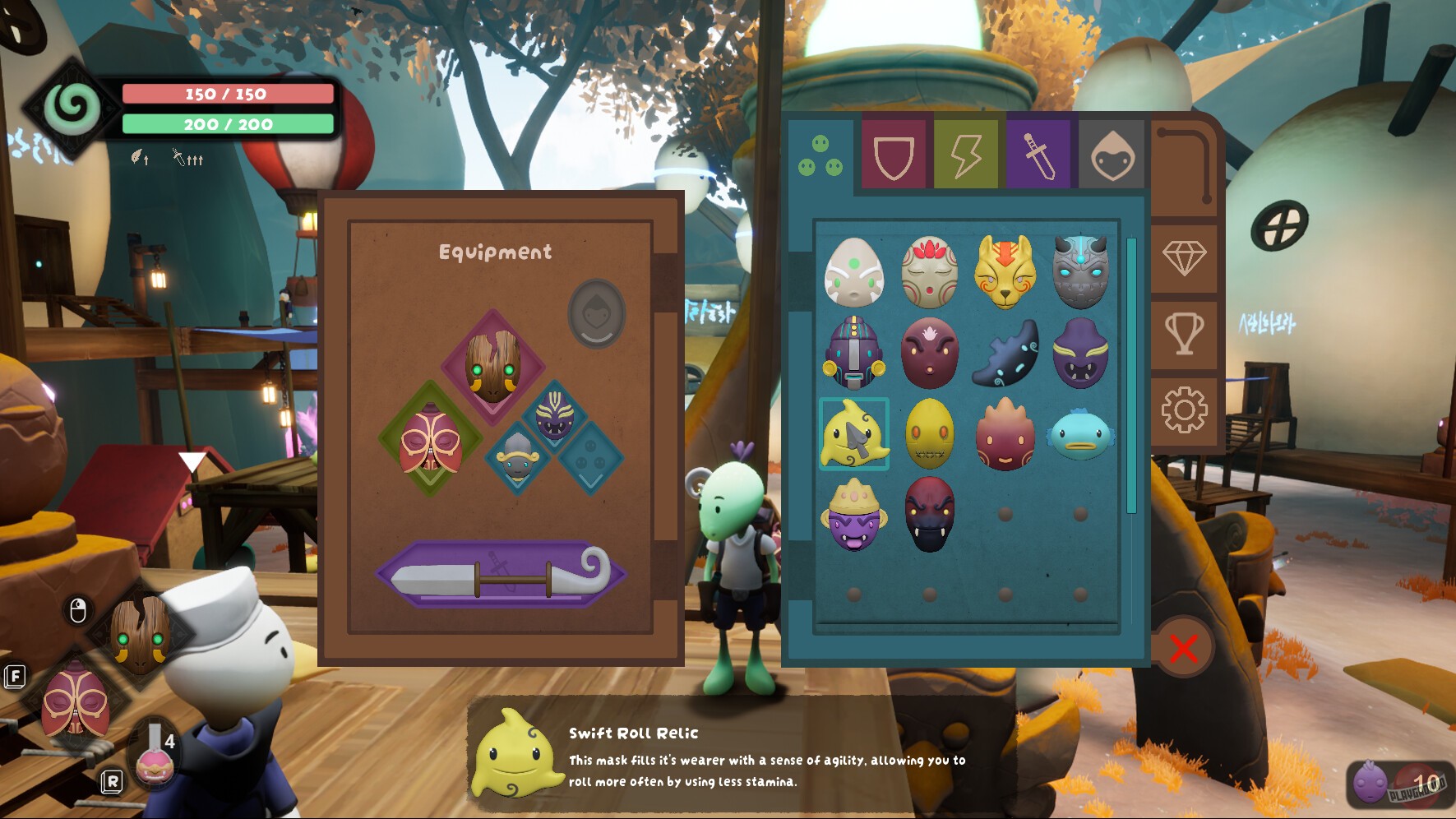Select the three-green-dots masks tab
This screenshot has width=1456, height=819.
pyautogui.click(x=821, y=155)
